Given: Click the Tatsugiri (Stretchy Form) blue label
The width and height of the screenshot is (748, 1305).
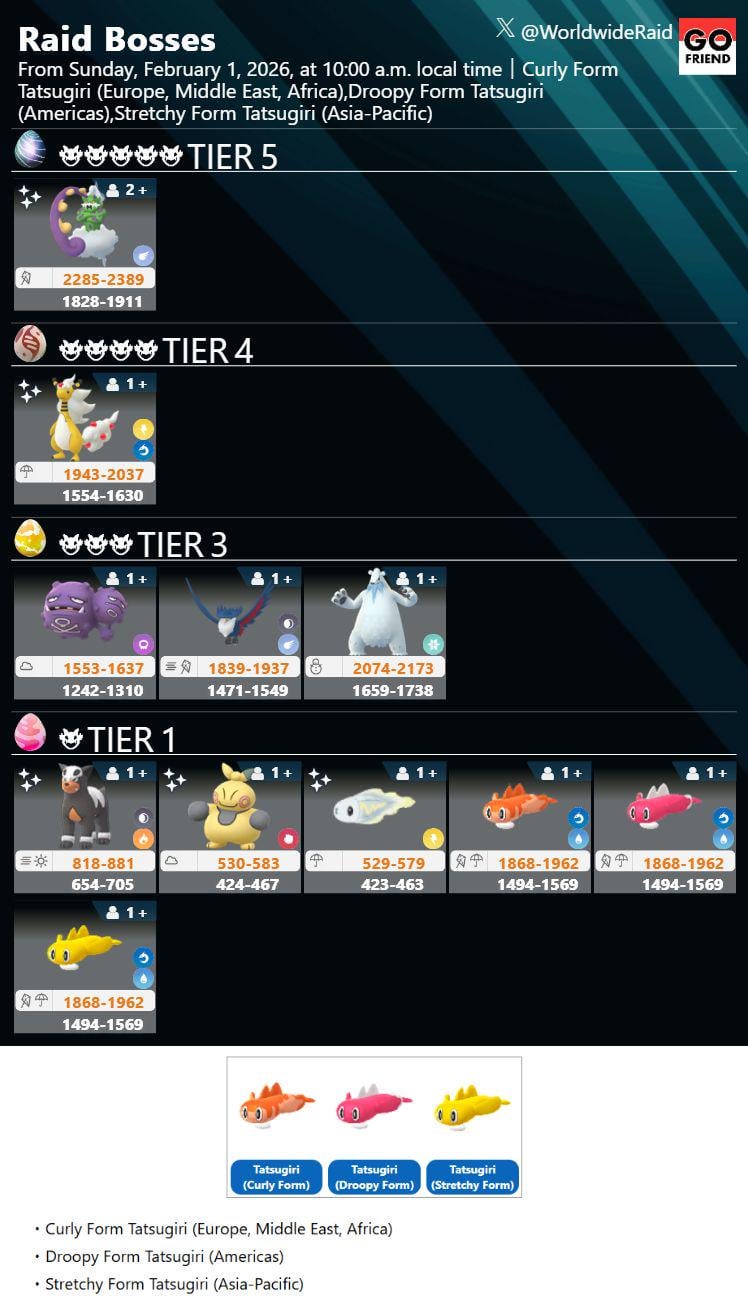Looking at the screenshot, I should pos(472,1177).
